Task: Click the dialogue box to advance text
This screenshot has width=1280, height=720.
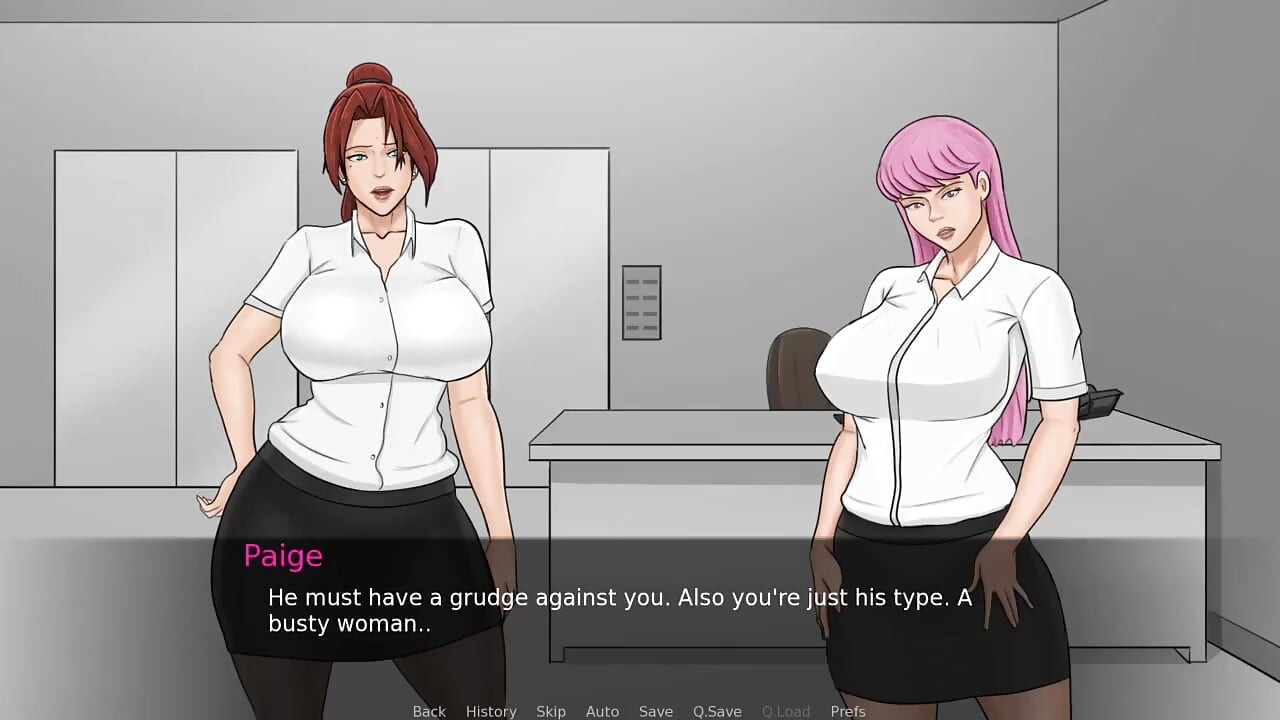Action: pos(640,610)
